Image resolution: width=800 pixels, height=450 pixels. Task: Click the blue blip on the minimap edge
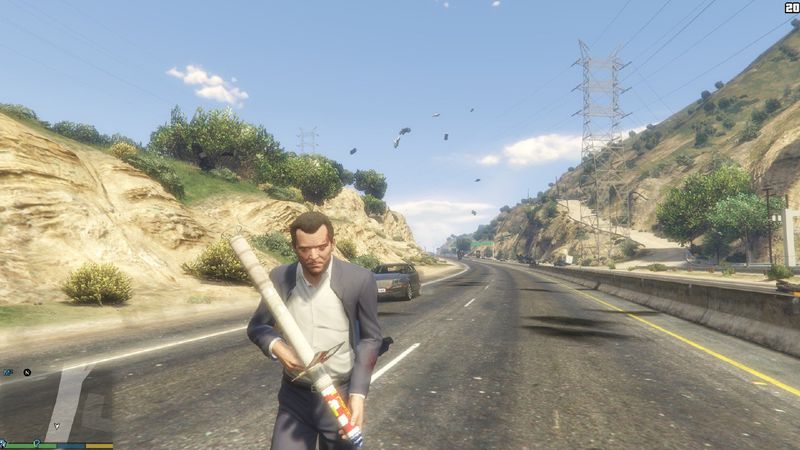pyautogui.click(x=8, y=372)
